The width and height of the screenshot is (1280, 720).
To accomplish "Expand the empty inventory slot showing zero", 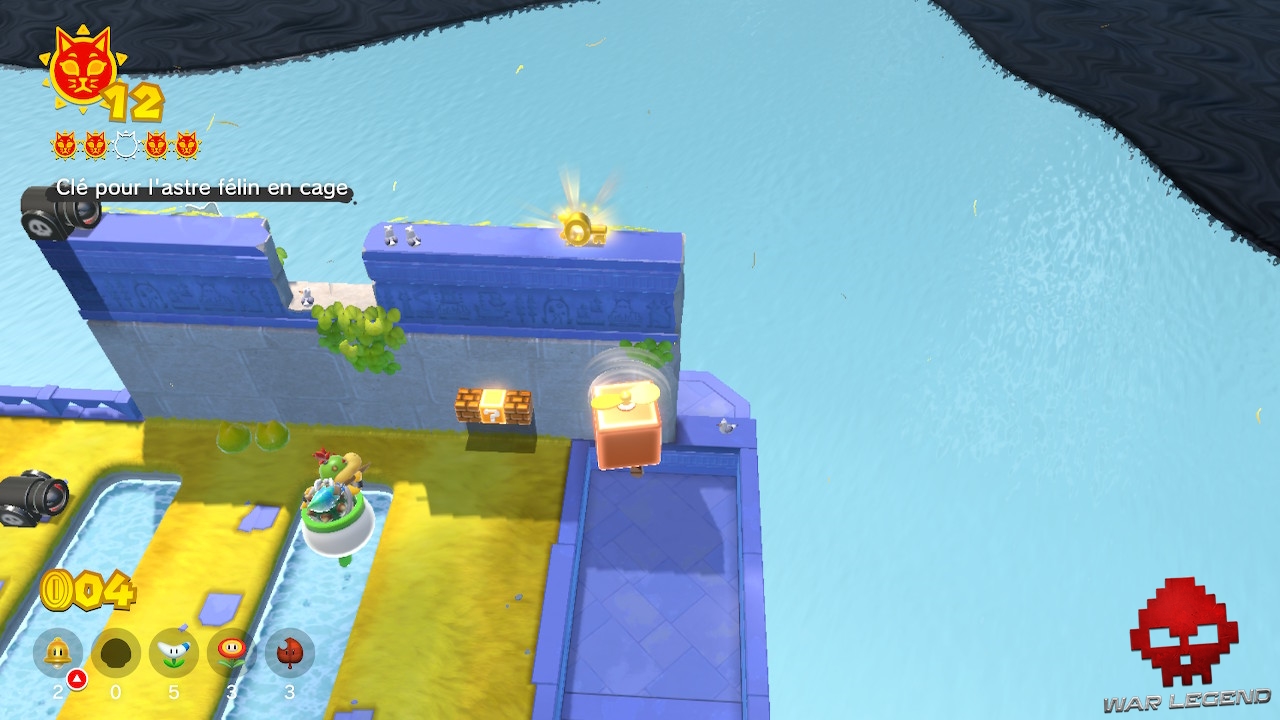I will click(x=117, y=654).
